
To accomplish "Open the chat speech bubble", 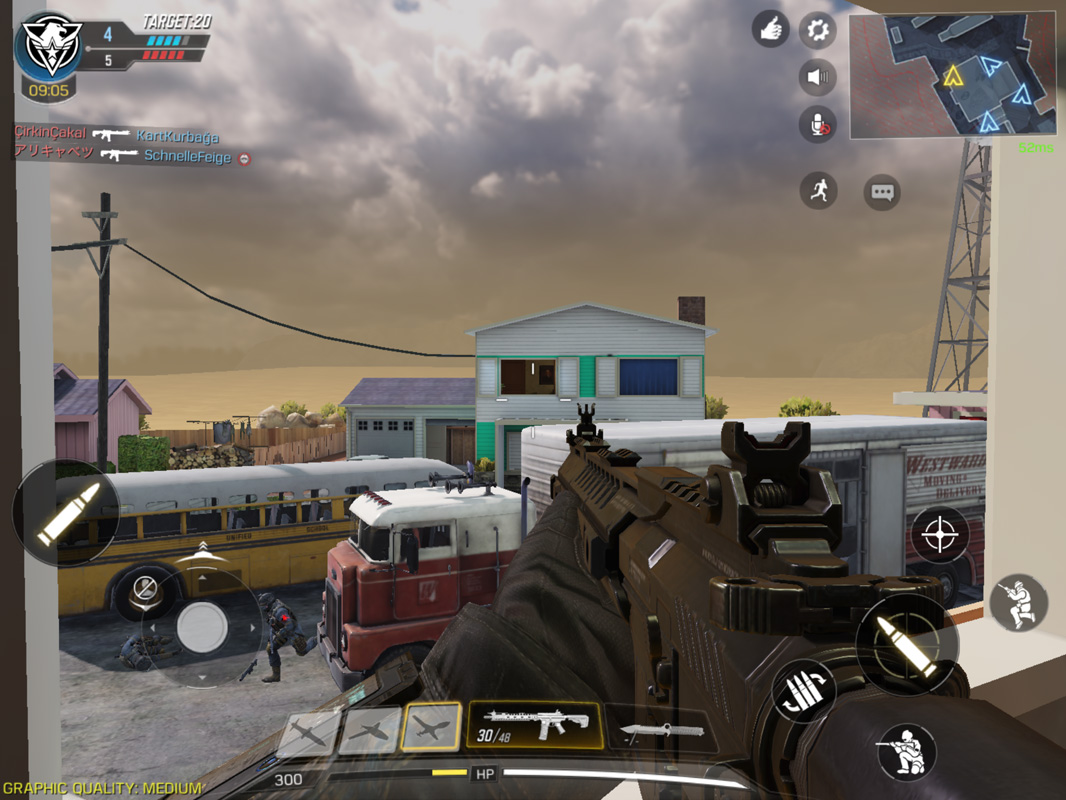I will (x=882, y=193).
